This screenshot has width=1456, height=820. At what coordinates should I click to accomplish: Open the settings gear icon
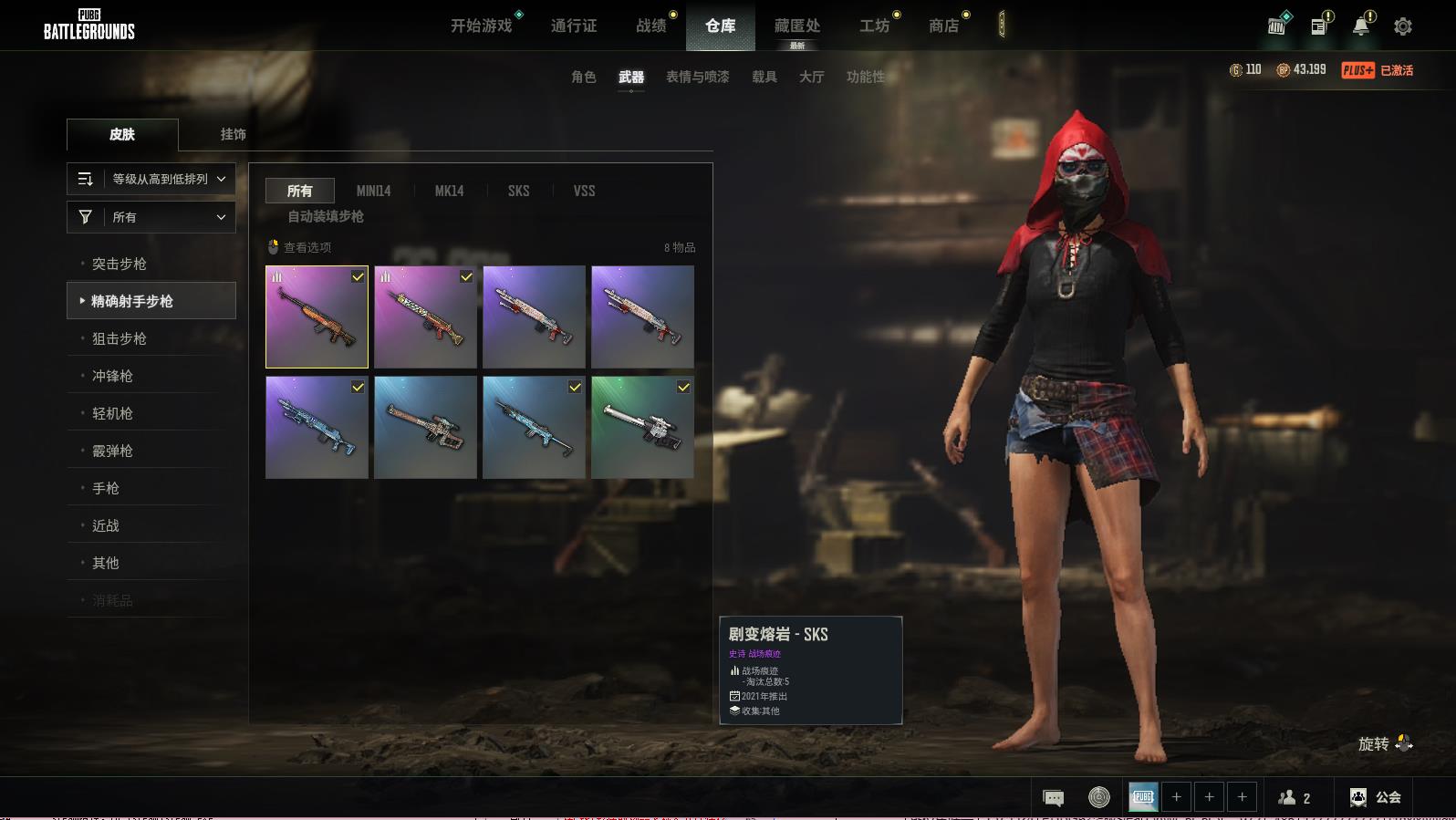pyautogui.click(x=1403, y=26)
